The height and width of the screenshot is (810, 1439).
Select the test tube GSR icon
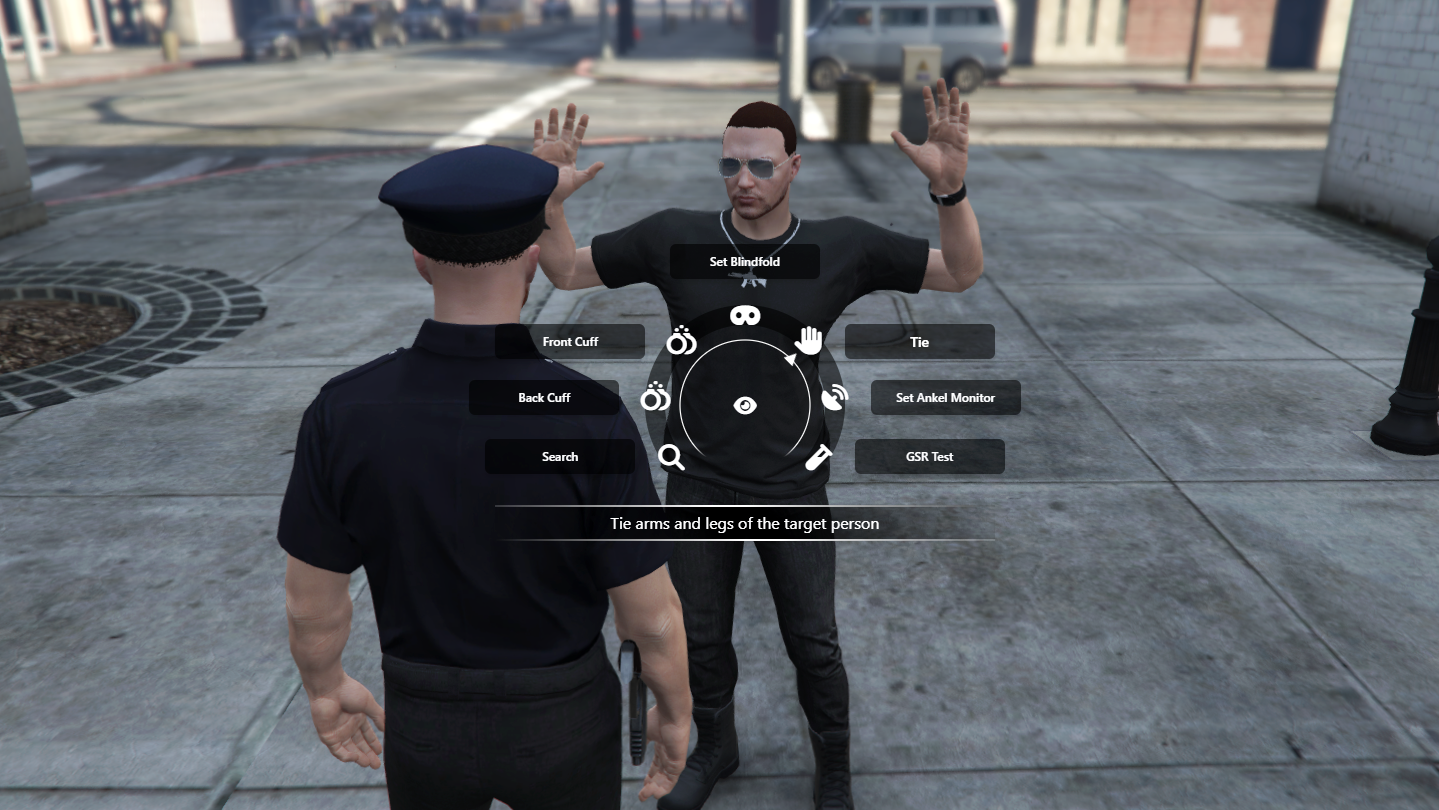point(819,457)
